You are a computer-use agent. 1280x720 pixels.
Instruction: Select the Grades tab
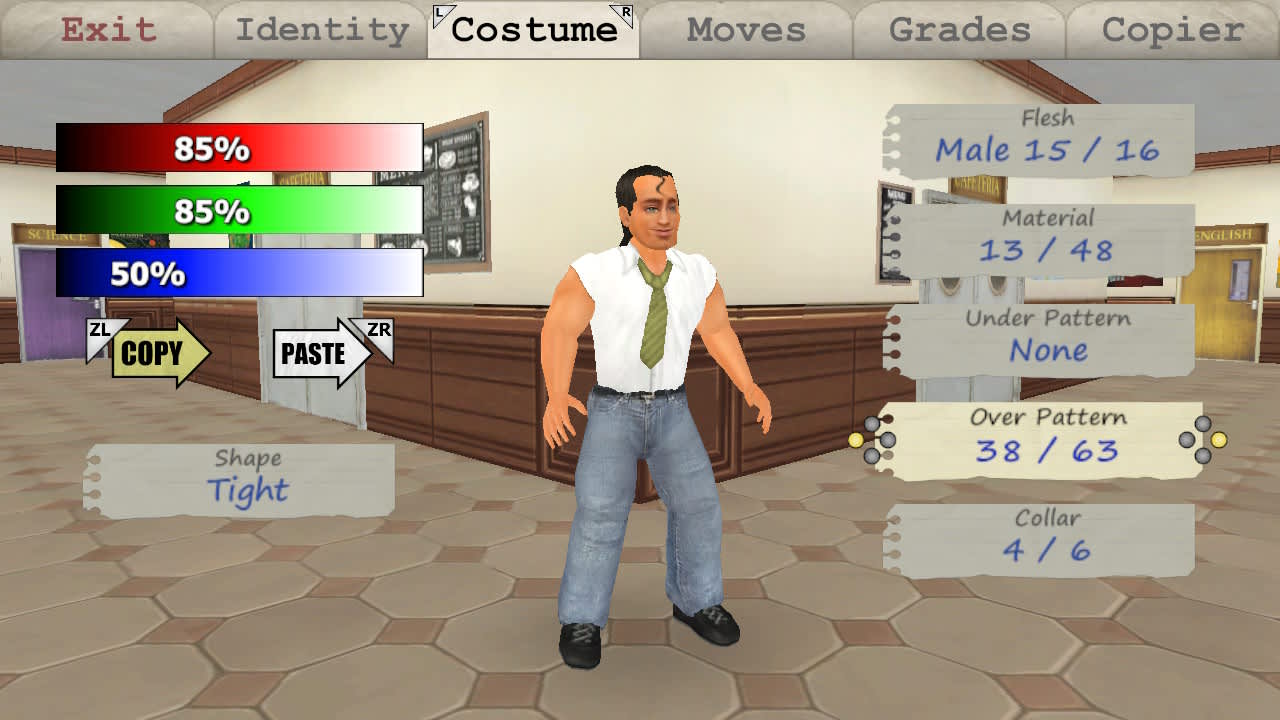957,30
